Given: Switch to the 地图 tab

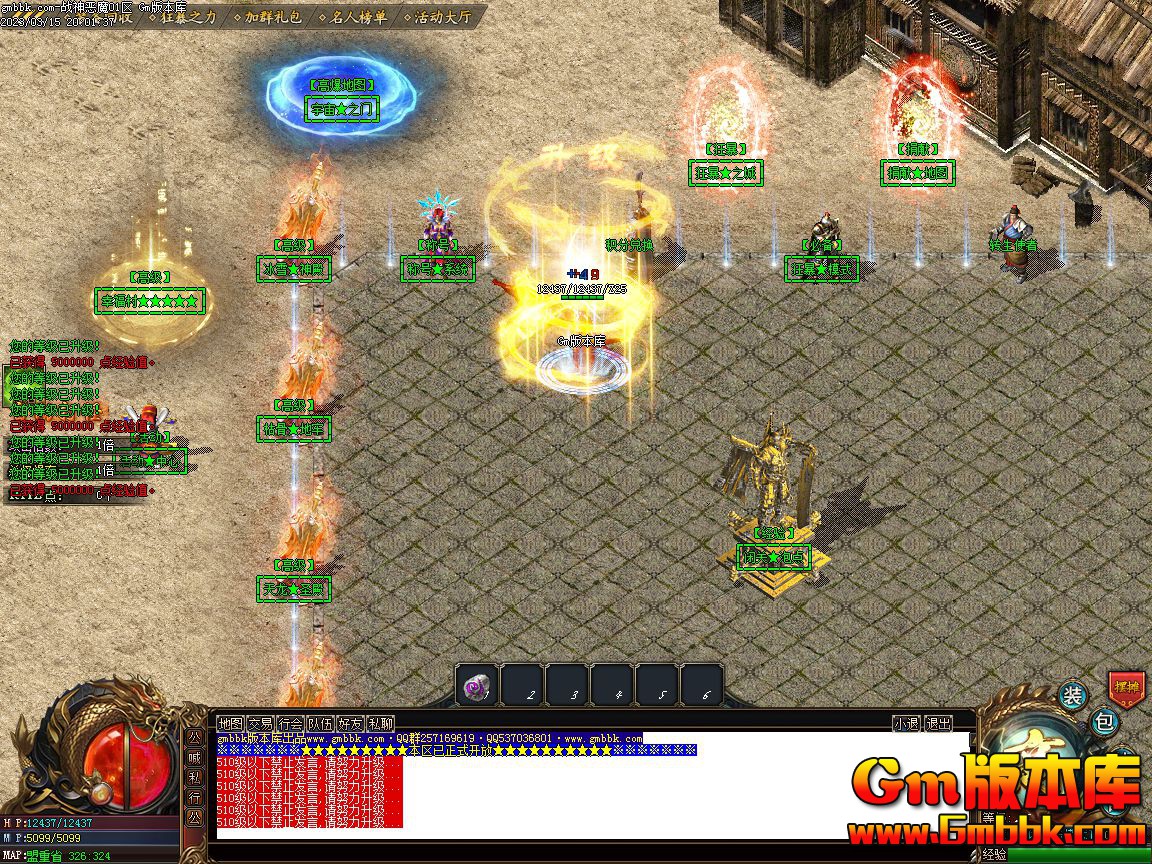Looking at the screenshot, I should click(x=231, y=723).
